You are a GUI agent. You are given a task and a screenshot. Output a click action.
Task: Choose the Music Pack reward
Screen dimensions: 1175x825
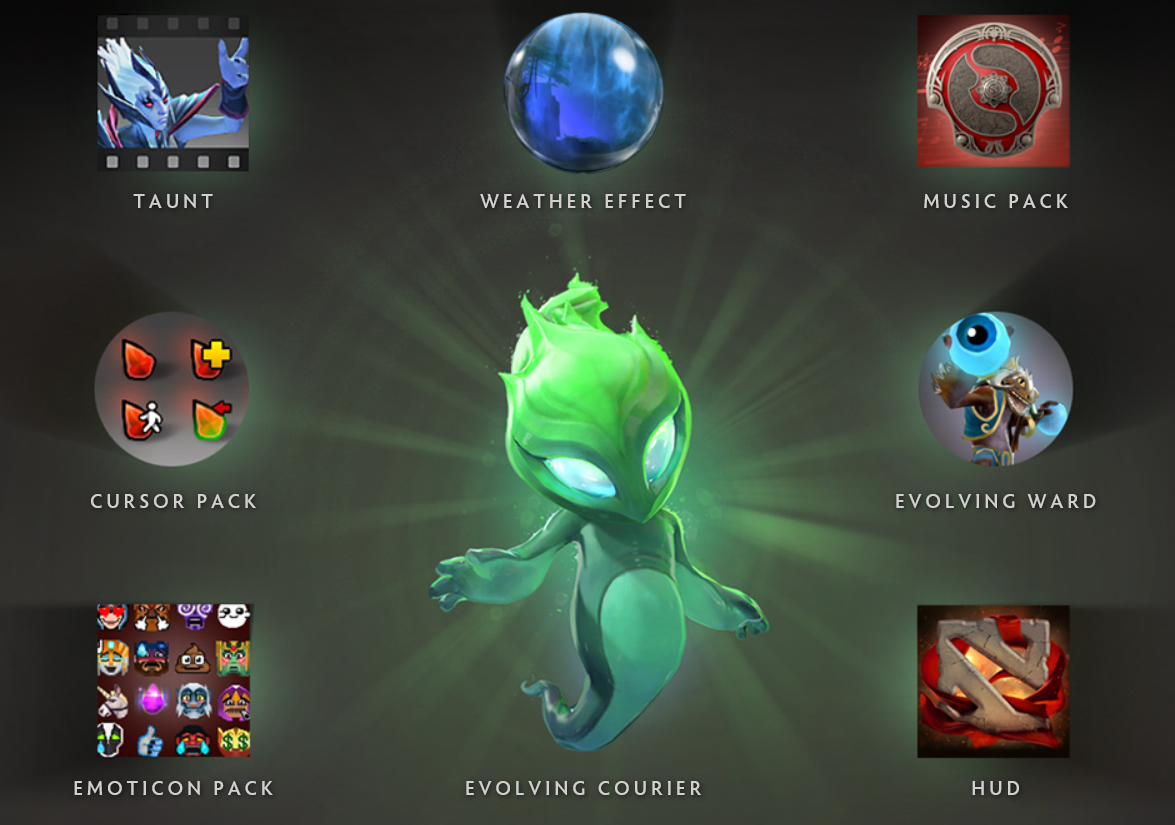click(993, 91)
